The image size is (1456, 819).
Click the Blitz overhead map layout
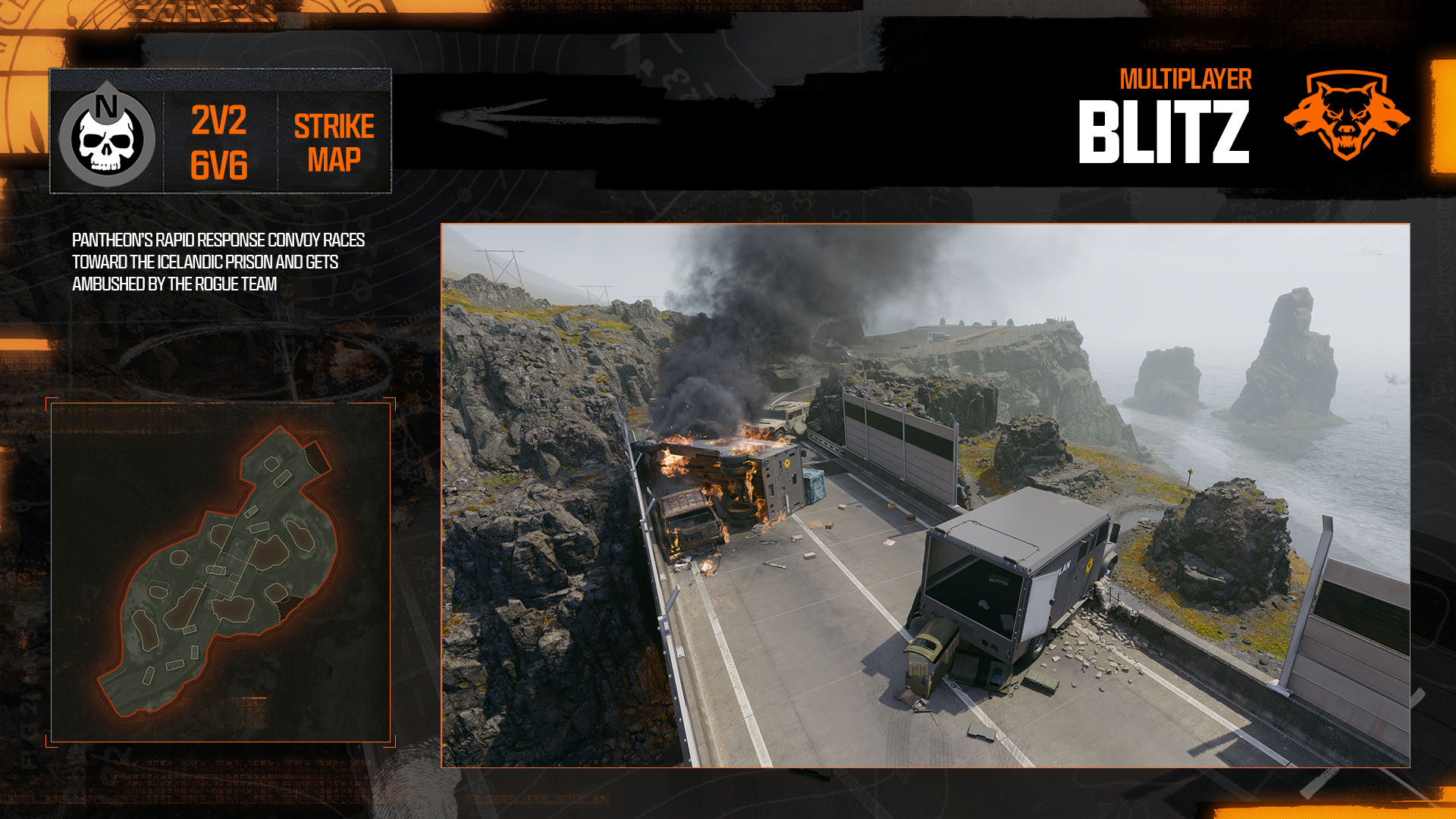tap(221, 573)
